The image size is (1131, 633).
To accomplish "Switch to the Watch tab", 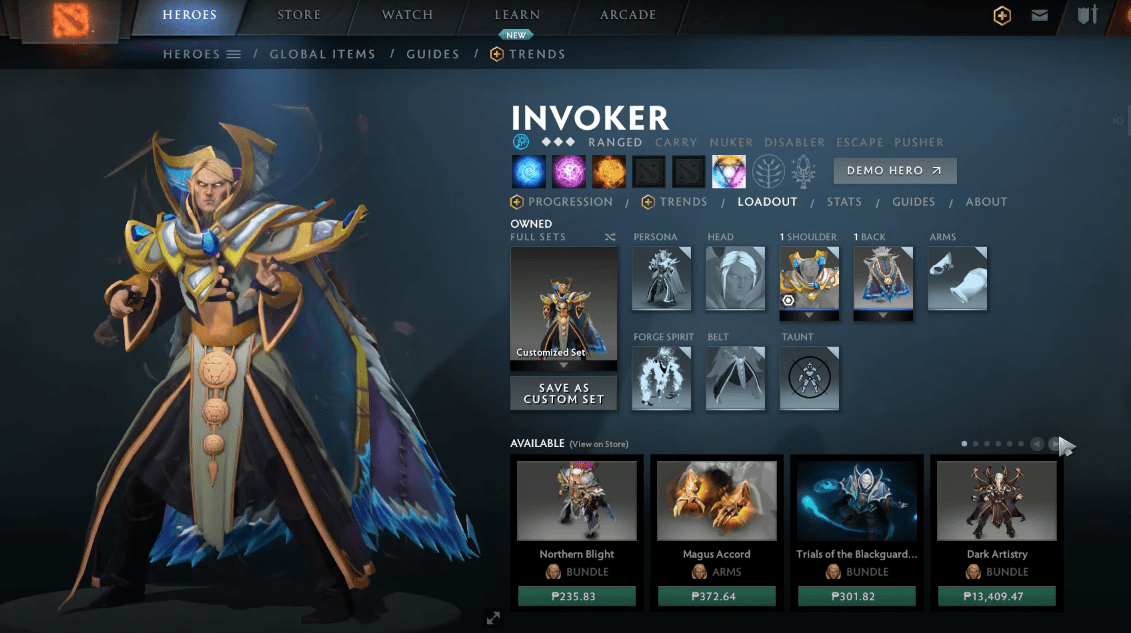I will click(407, 15).
